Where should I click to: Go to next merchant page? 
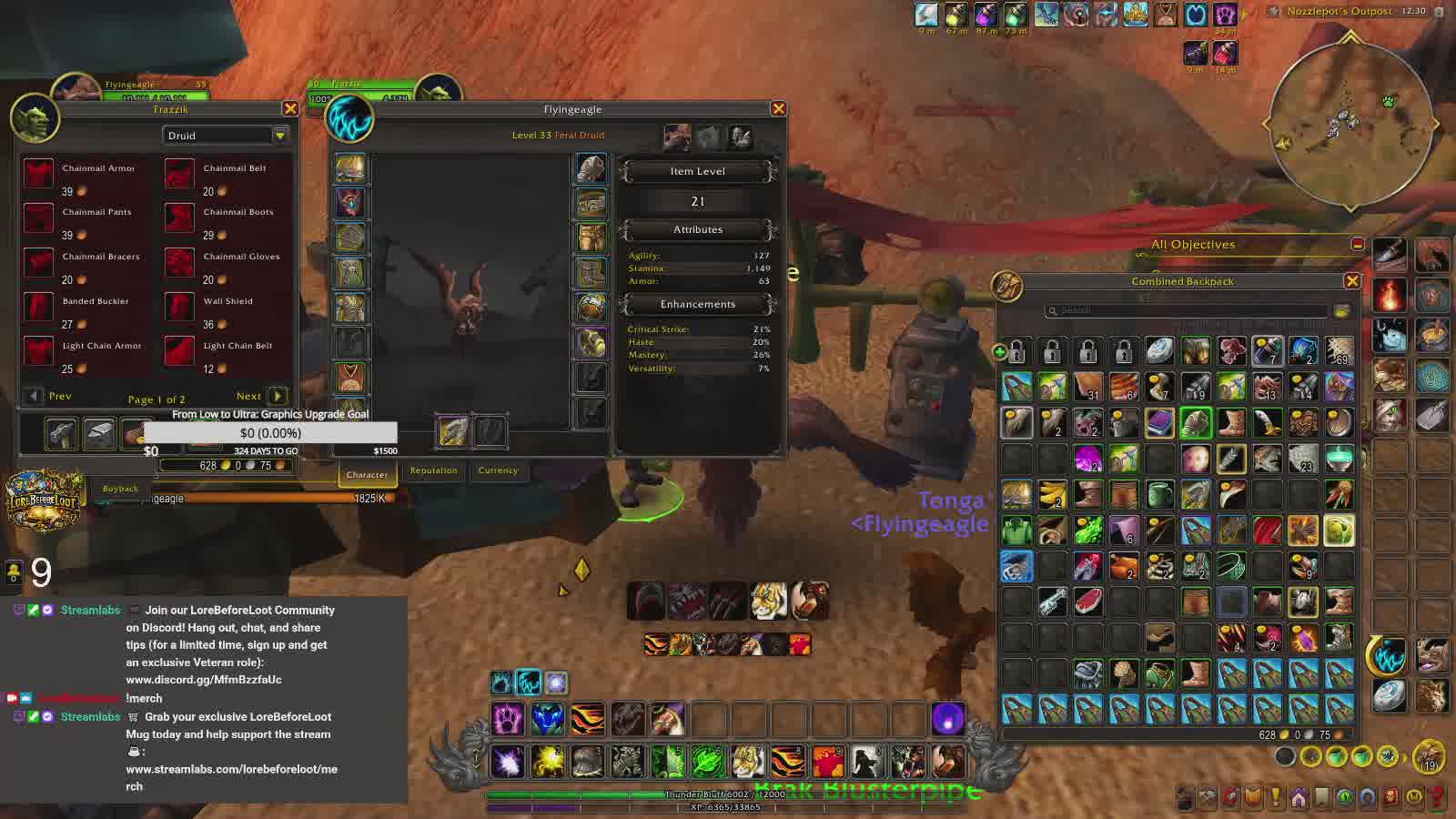click(277, 396)
